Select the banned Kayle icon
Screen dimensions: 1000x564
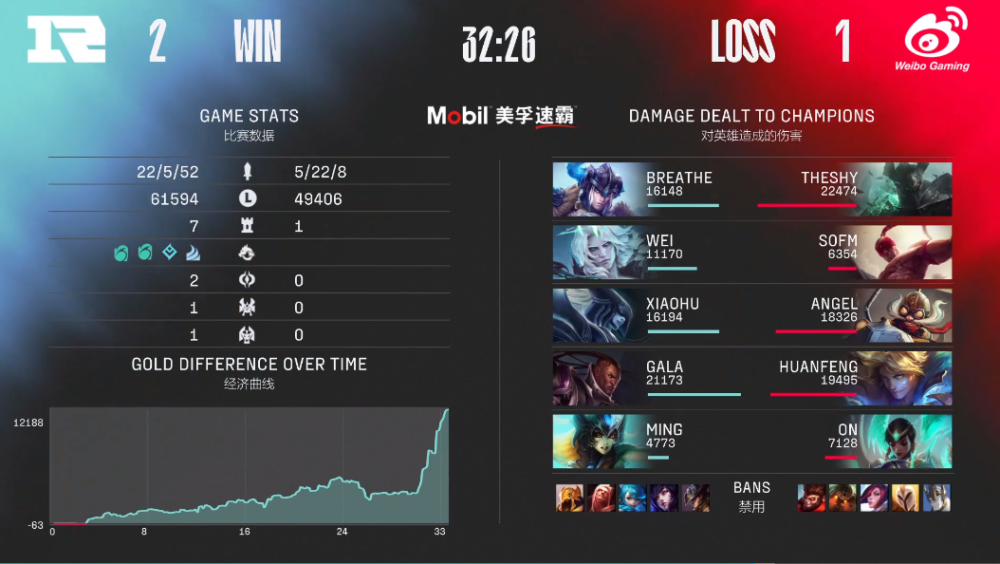905,498
